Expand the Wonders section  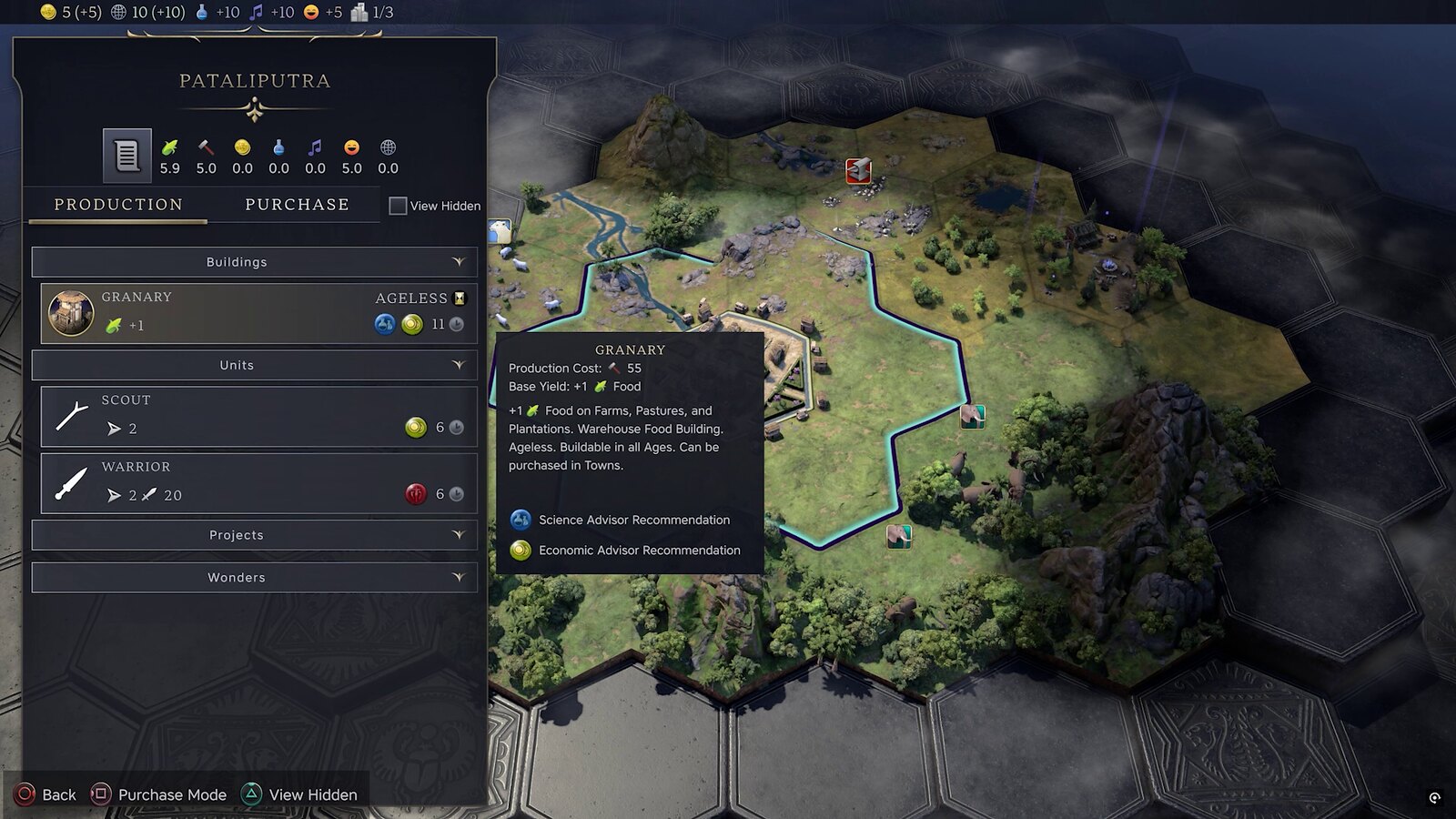[x=255, y=578]
